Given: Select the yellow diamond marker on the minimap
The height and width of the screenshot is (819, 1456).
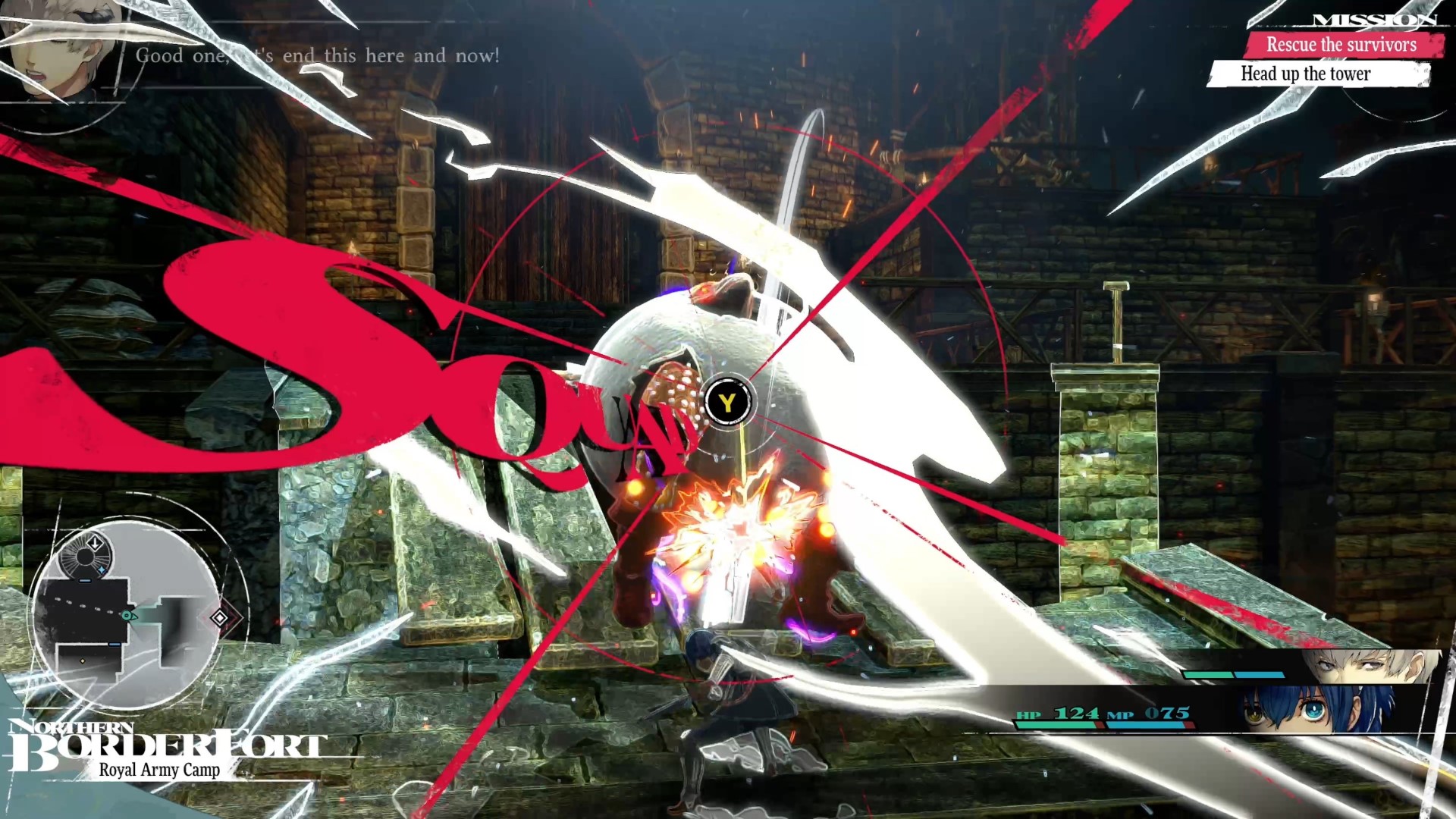Looking at the screenshot, I should coord(82,662).
